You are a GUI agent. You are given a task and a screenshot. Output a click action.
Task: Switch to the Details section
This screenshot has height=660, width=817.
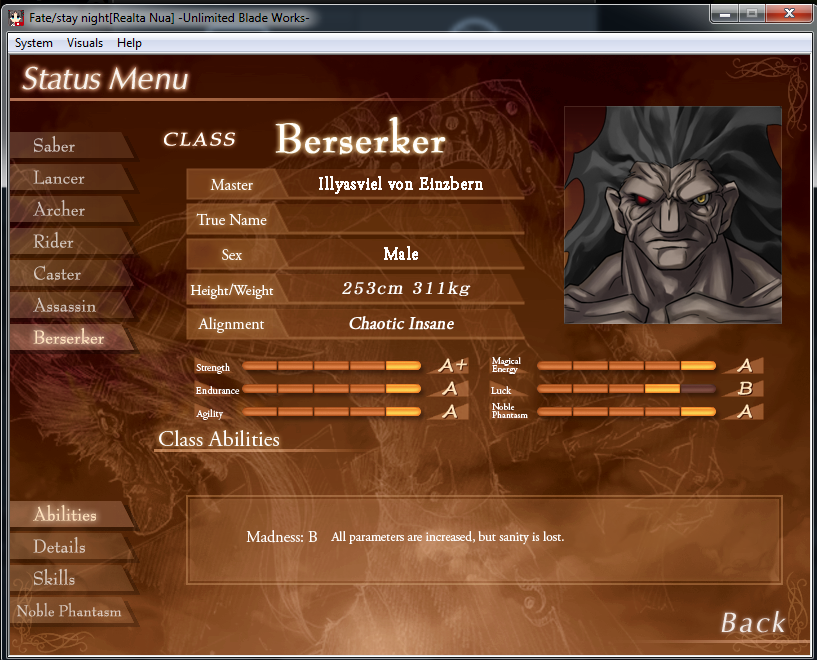[60, 547]
